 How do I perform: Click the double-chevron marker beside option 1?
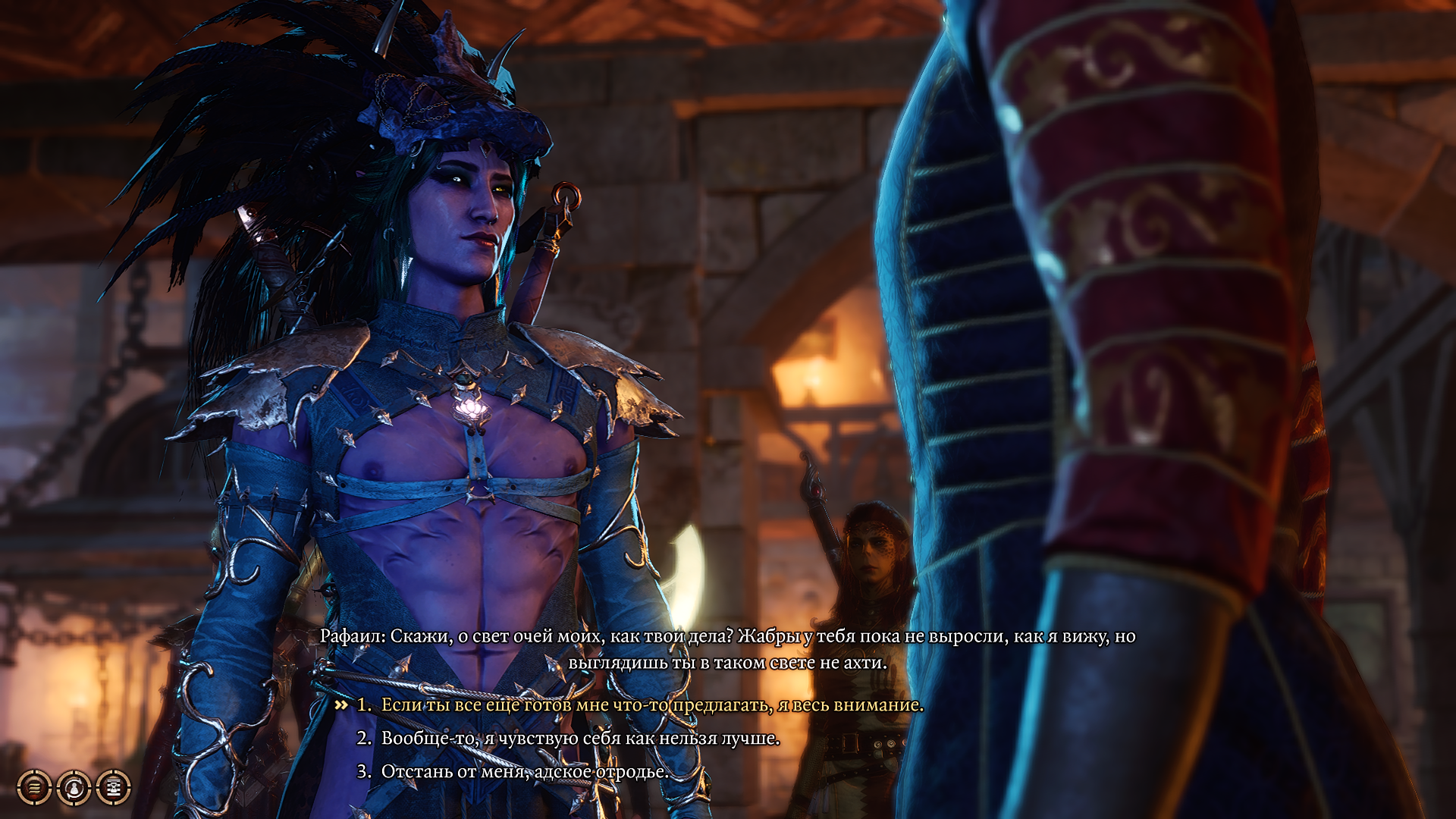tap(340, 706)
